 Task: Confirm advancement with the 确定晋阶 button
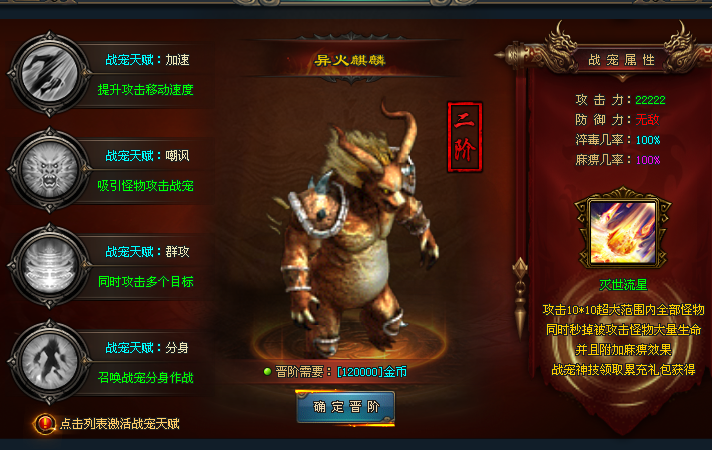pos(345,407)
